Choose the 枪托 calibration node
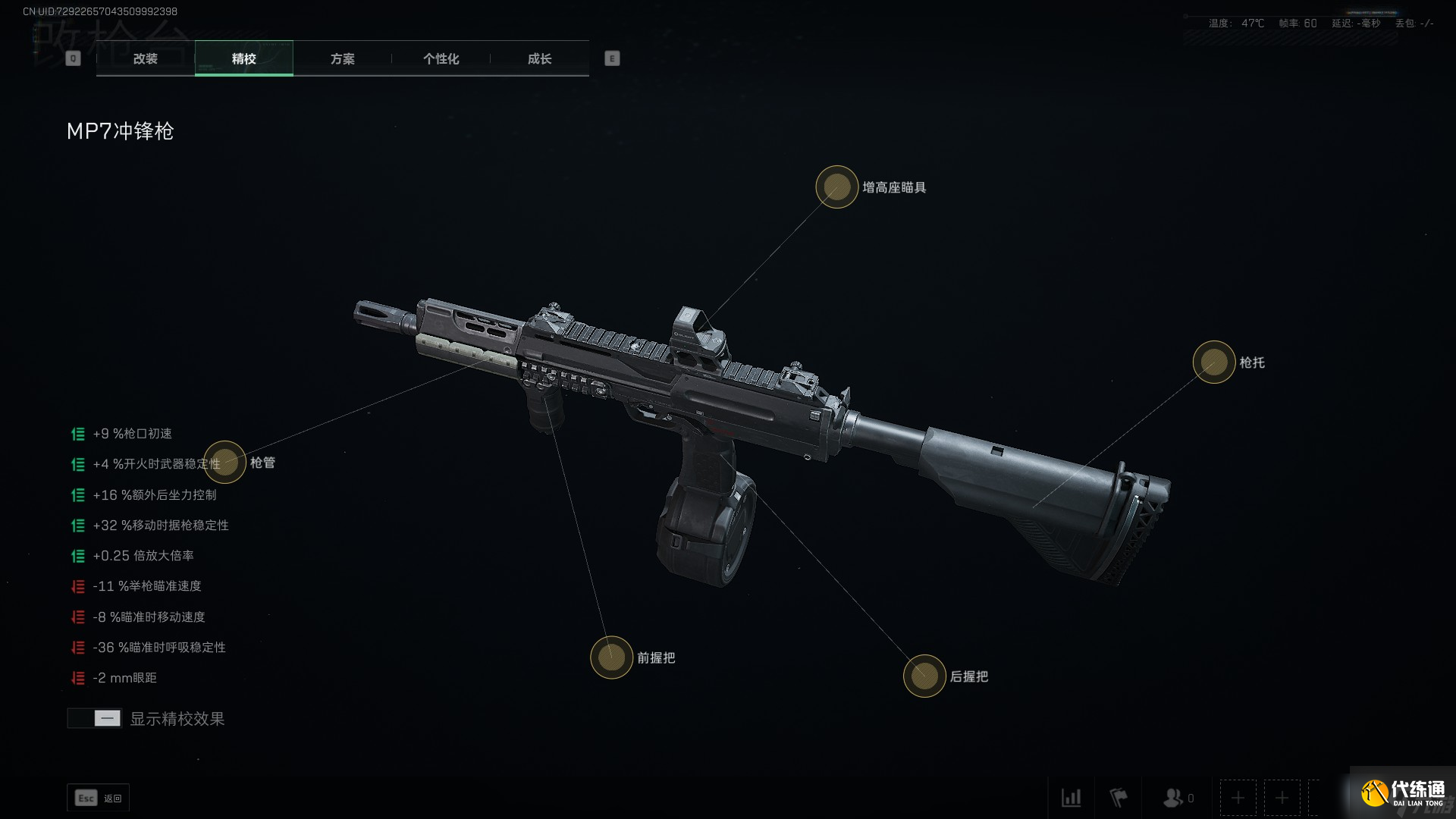The height and width of the screenshot is (819, 1456). coord(1213,362)
